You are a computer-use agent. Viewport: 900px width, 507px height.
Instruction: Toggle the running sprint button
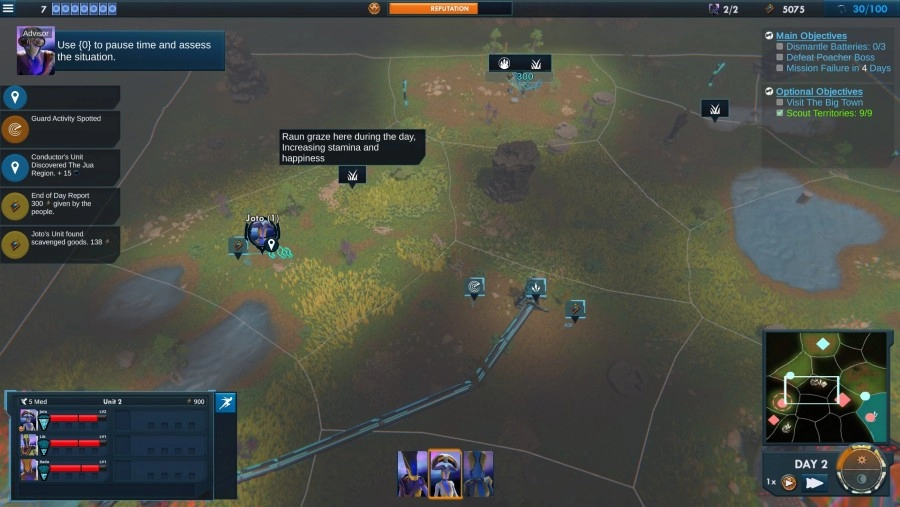click(226, 402)
